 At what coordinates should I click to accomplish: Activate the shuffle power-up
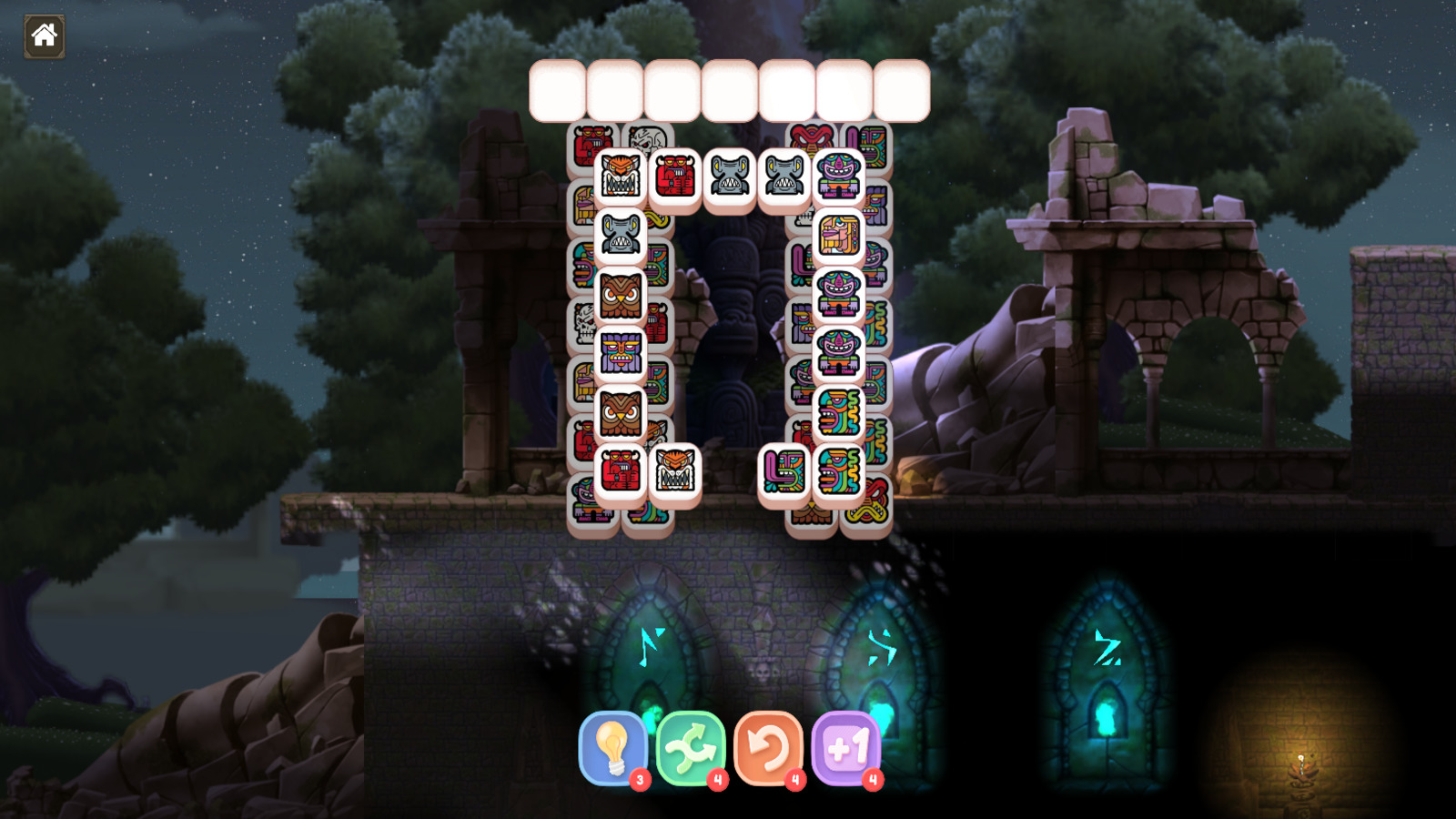pos(693,749)
